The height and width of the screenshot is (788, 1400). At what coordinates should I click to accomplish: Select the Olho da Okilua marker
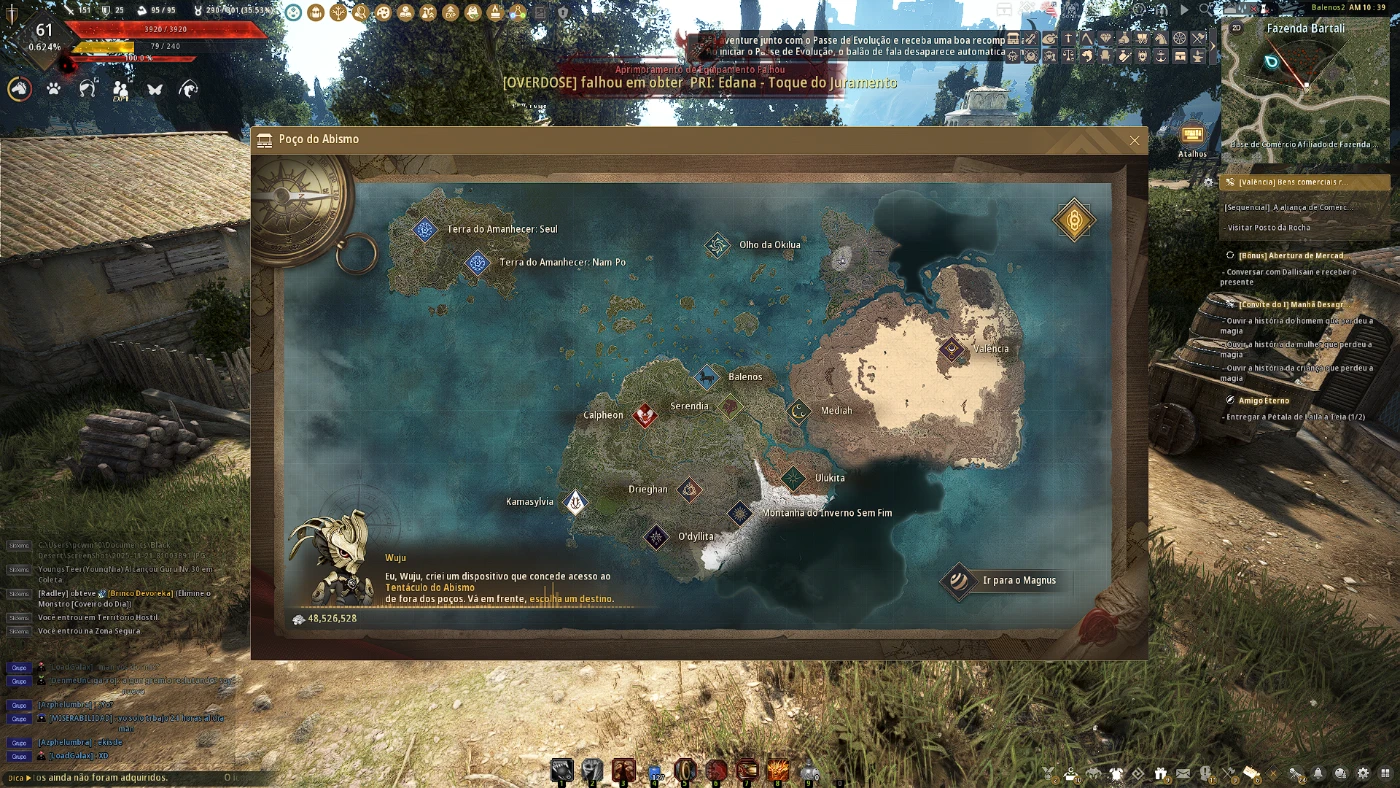[717, 245]
